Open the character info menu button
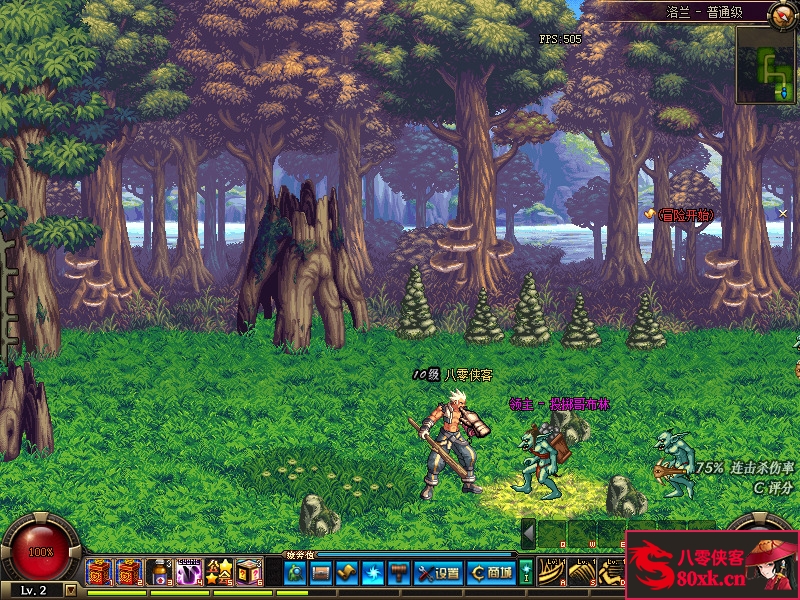Viewport: 800px width, 600px height. click(x=295, y=573)
